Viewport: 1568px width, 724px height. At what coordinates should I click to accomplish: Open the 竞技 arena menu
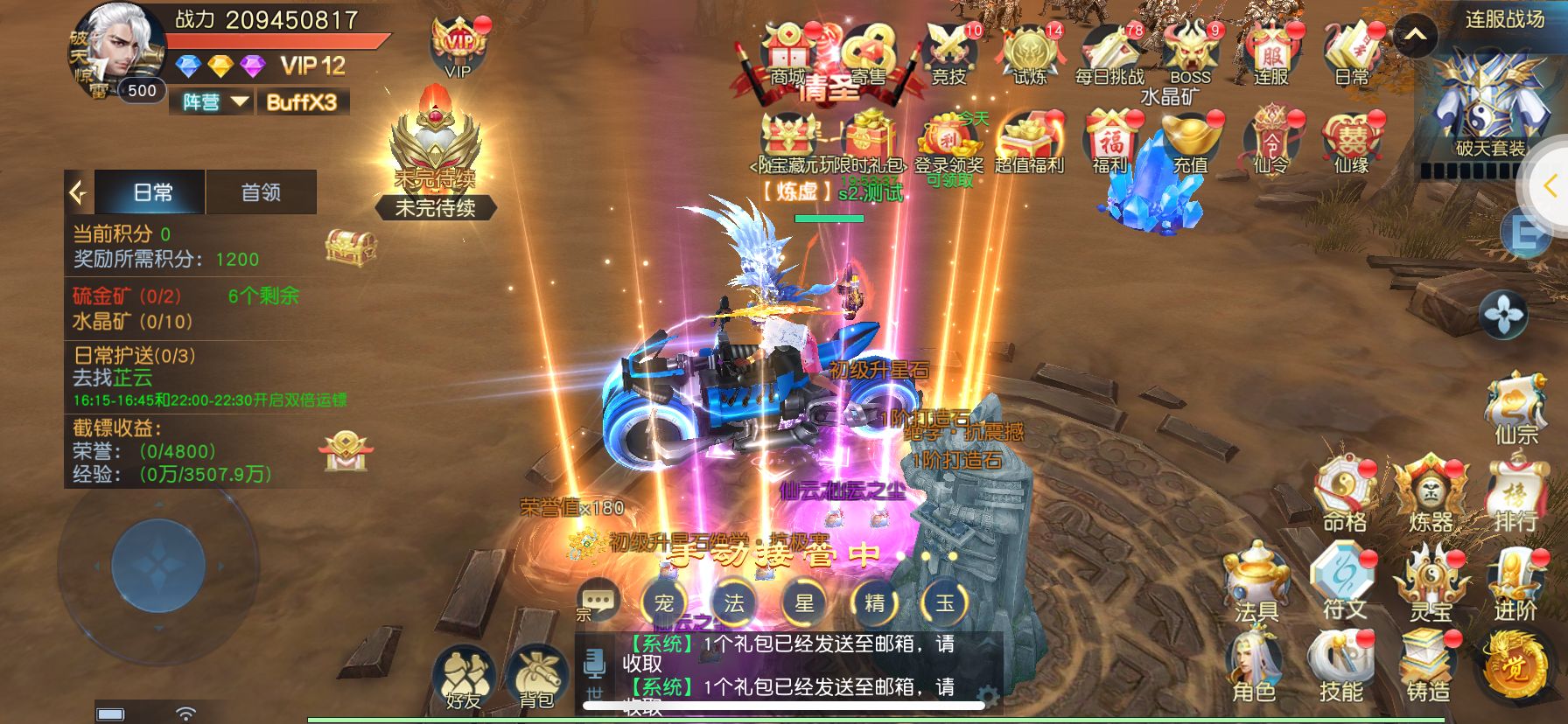948,54
